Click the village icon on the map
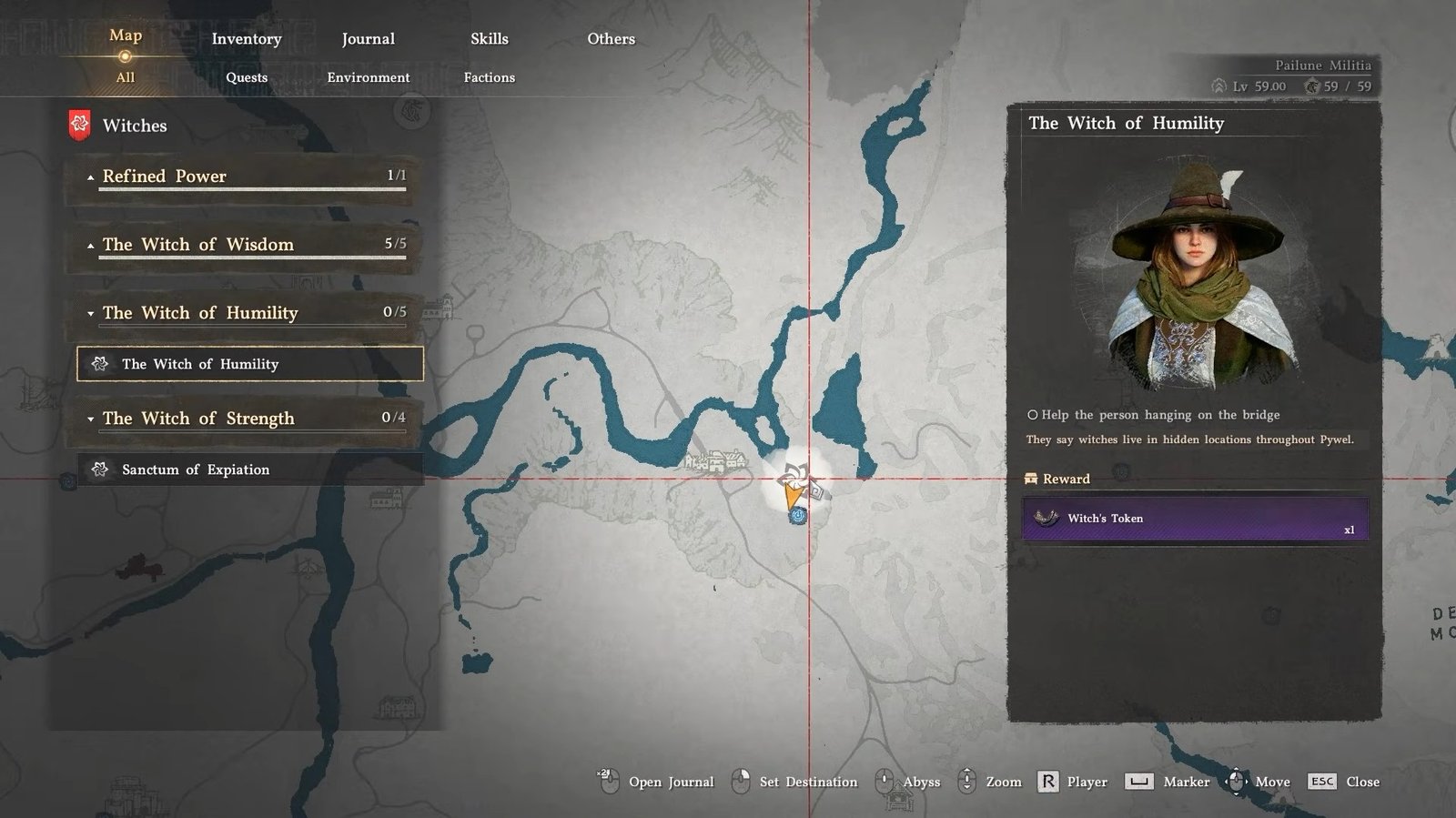The height and width of the screenshot is (818, 1456). click(x=717, y=461)
